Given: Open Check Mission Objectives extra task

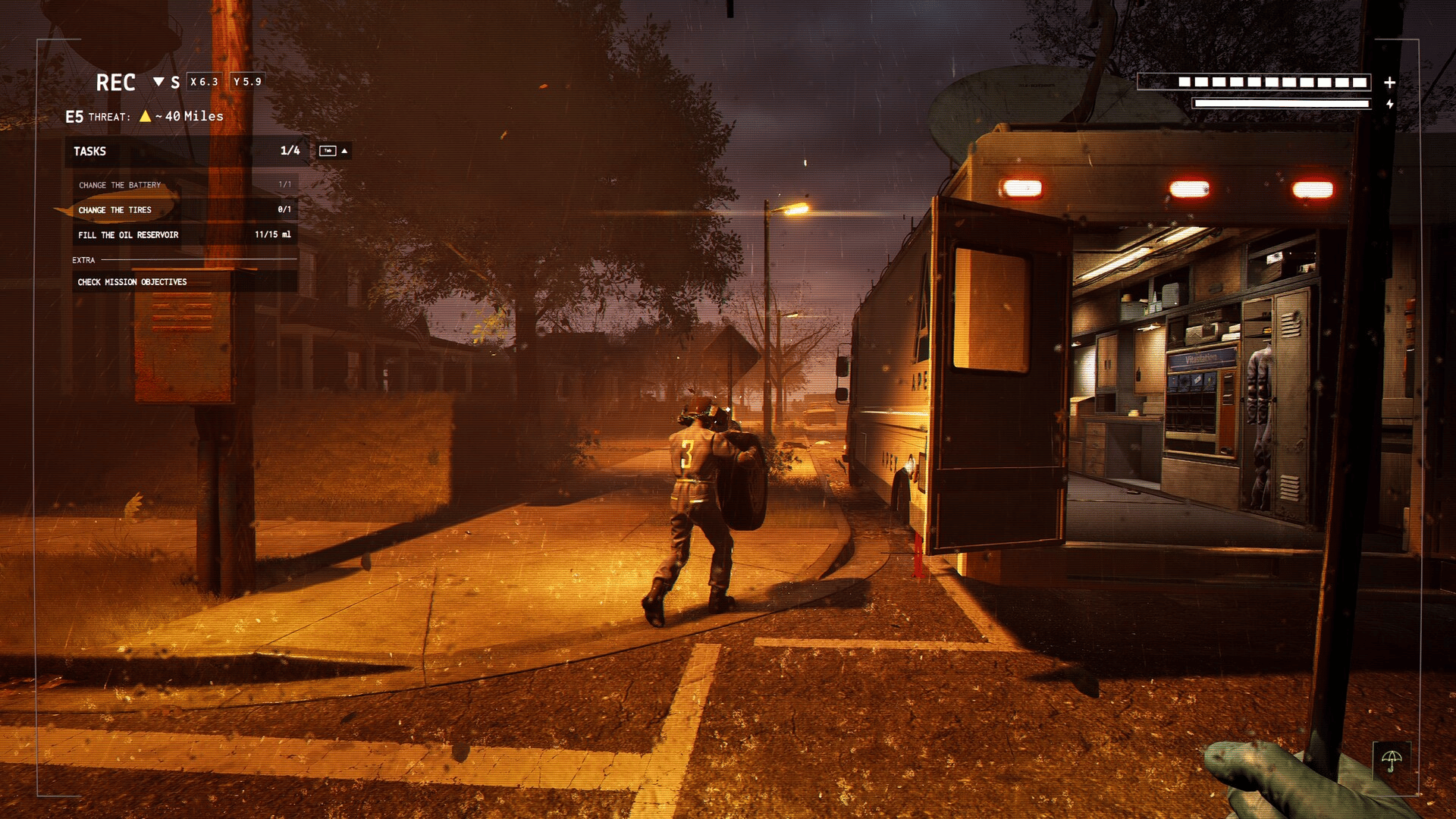Looking at the screenshot, I should pos(132,282).
